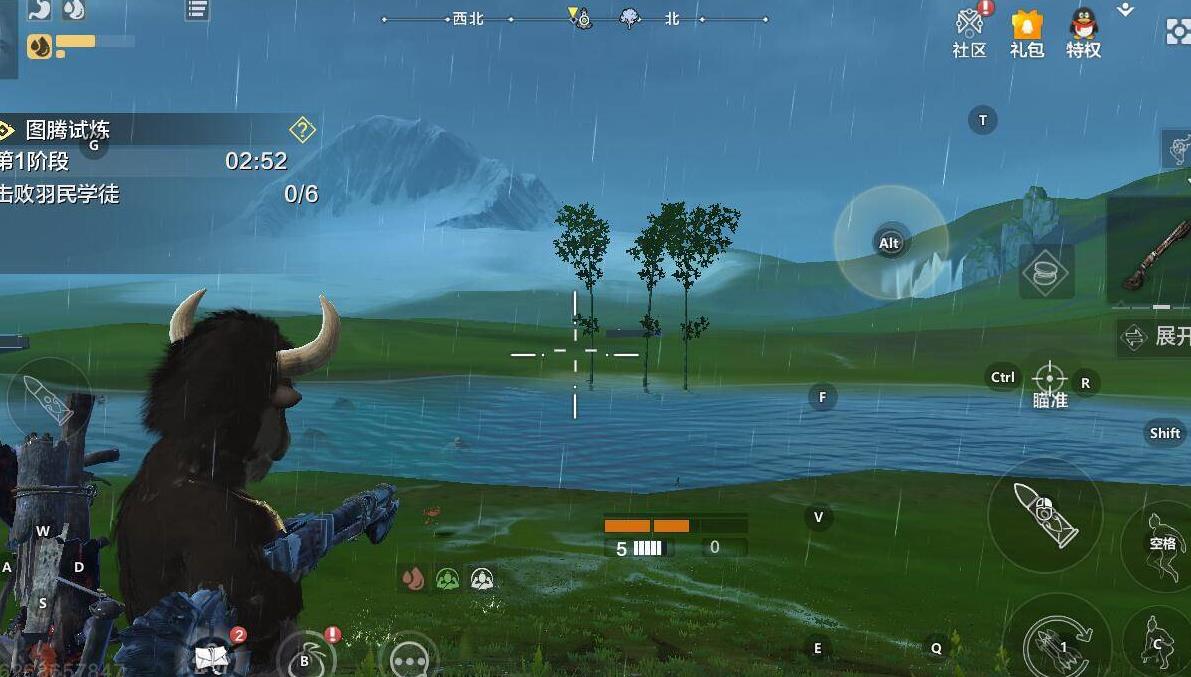
Task: Reload with the circular-arrow ammo button
Action: click(1062, 640)
